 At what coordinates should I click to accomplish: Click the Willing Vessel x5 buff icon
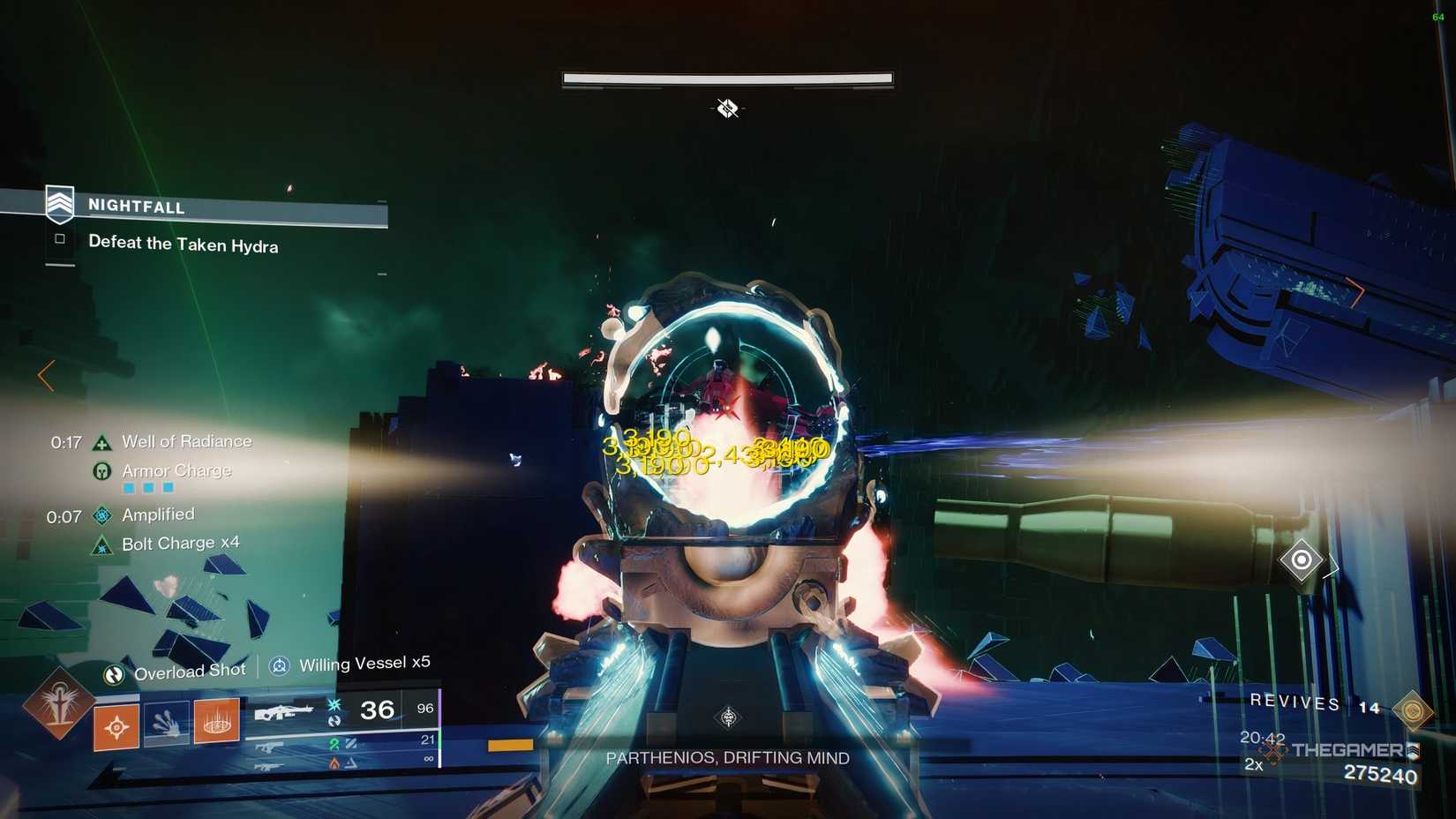(278, 665)
